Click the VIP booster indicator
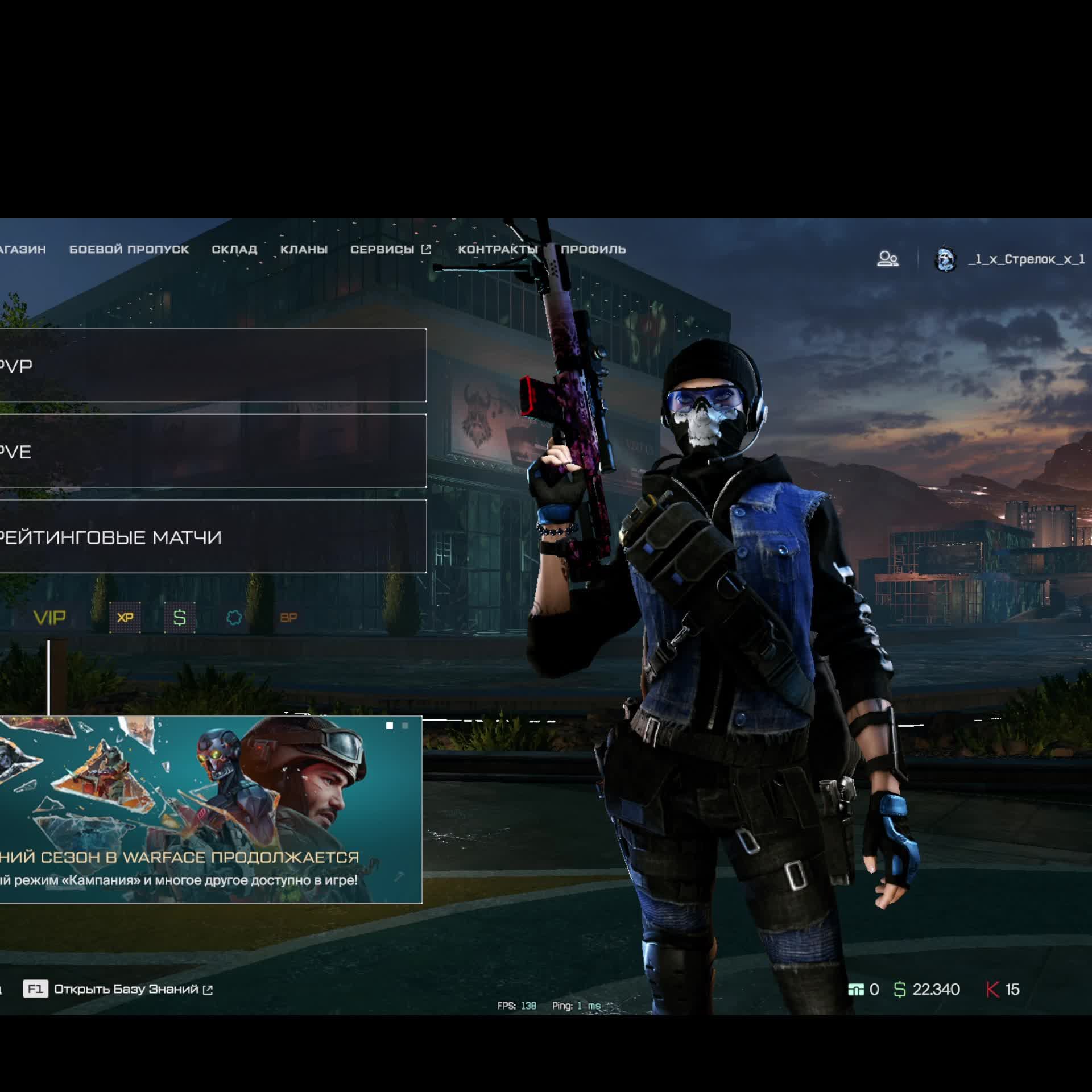Image resolution: width=1092 pixels, height=1092 pixels. (50, 618)
